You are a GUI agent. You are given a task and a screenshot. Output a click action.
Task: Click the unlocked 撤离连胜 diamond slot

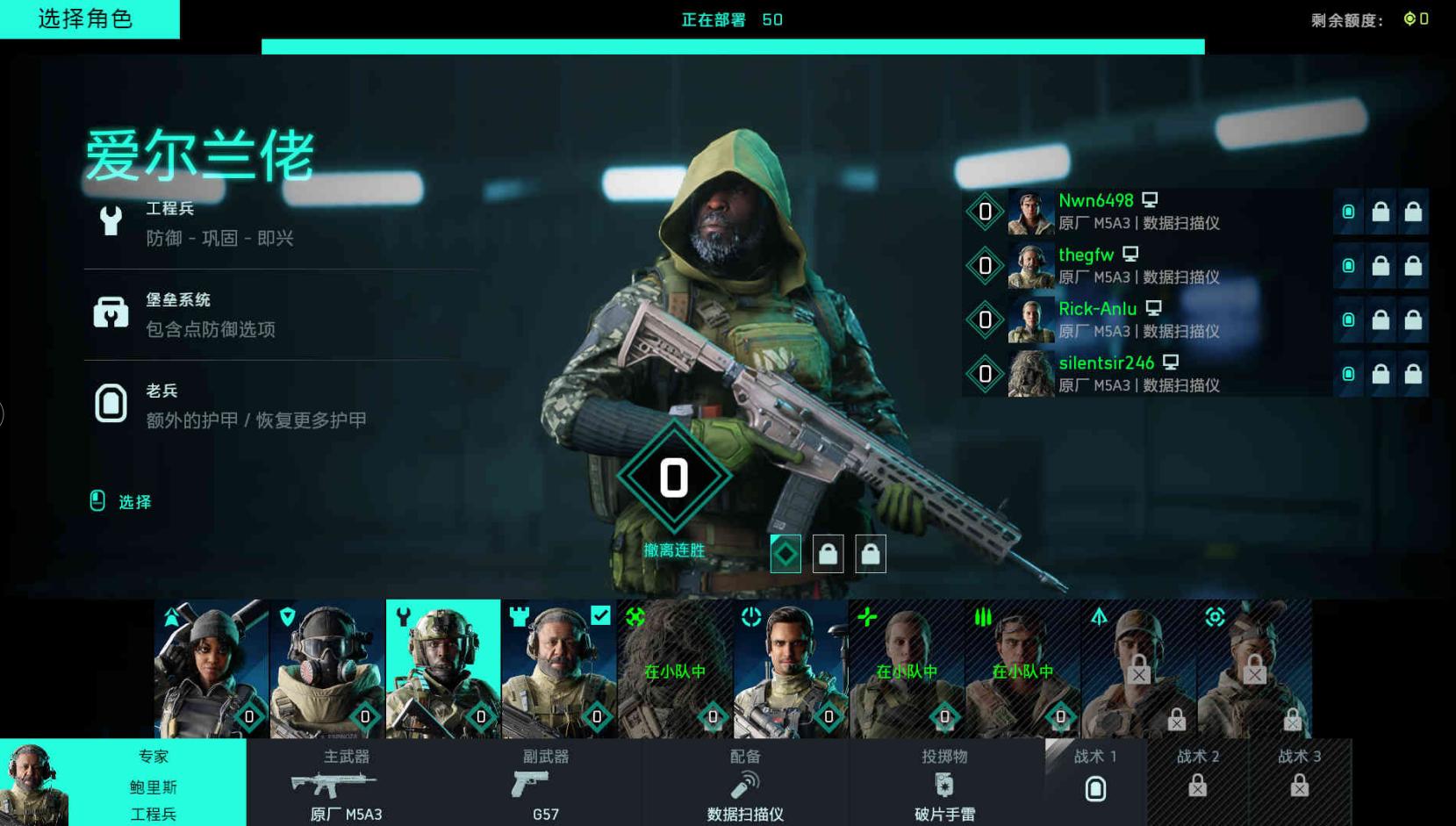(x=785, y=554)
